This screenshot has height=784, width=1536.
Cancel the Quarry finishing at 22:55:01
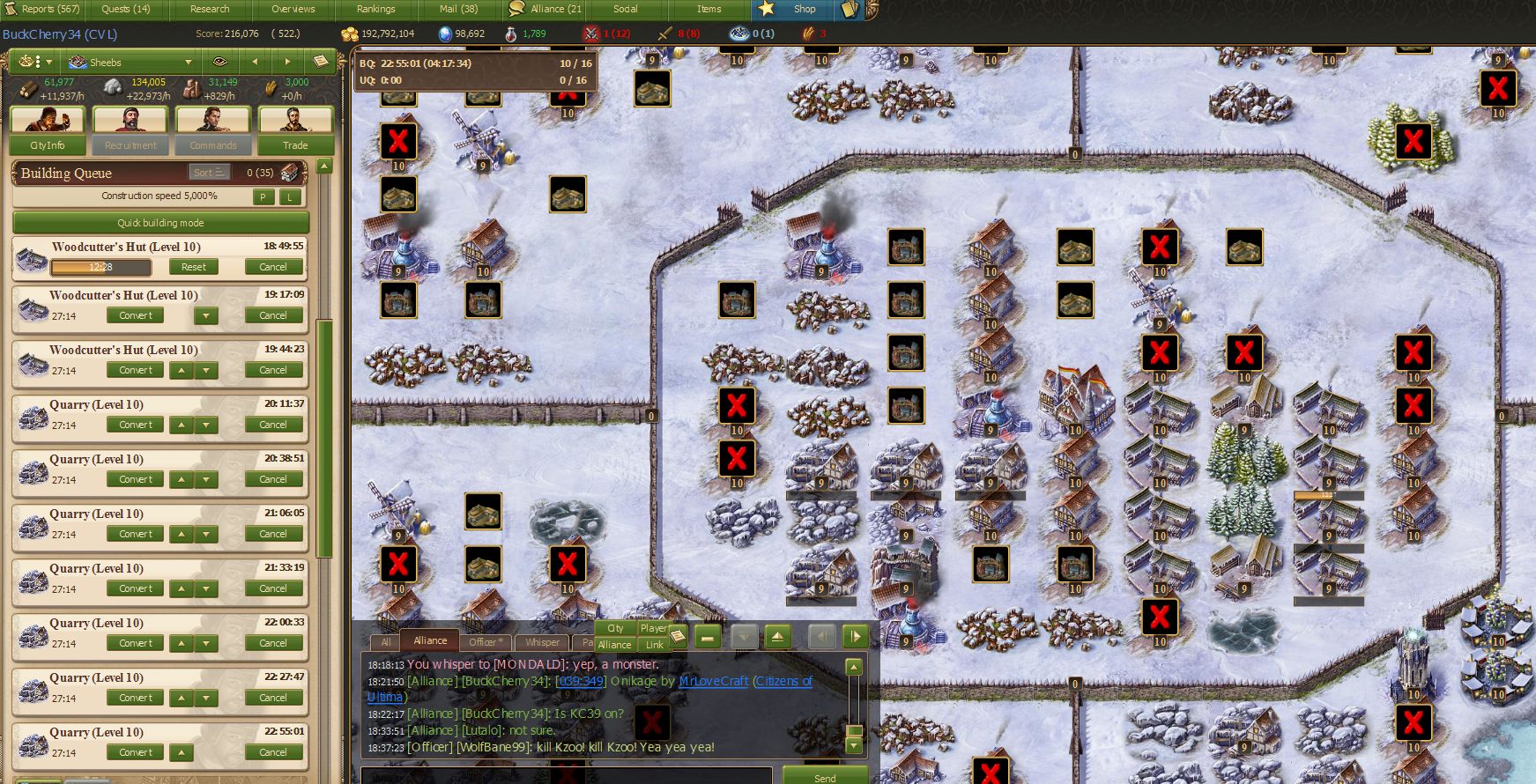pyautogui.click(x=273, y=752)
